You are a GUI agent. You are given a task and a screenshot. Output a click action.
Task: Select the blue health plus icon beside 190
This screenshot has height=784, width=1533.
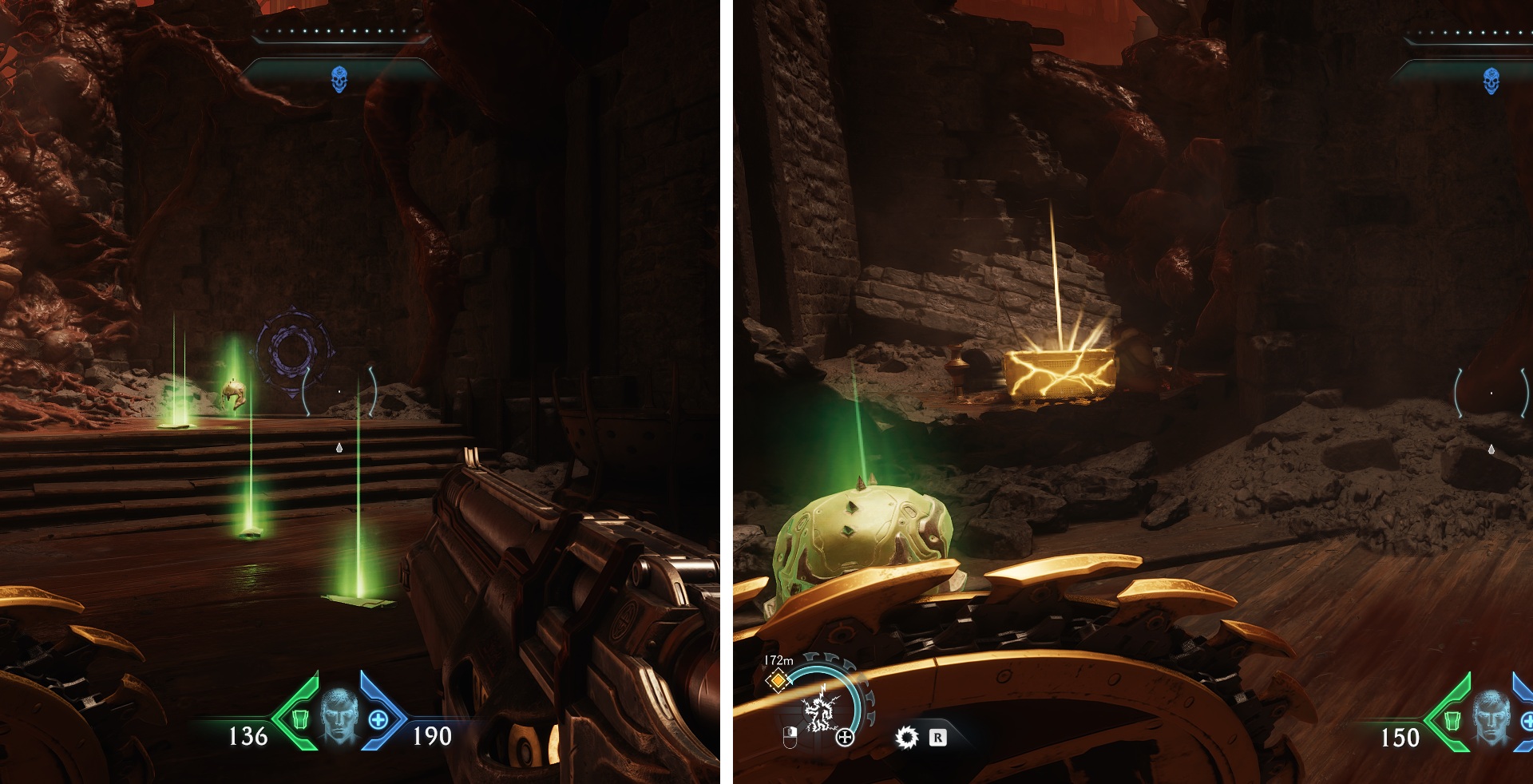pyautogui.click(x=378, y=719)
